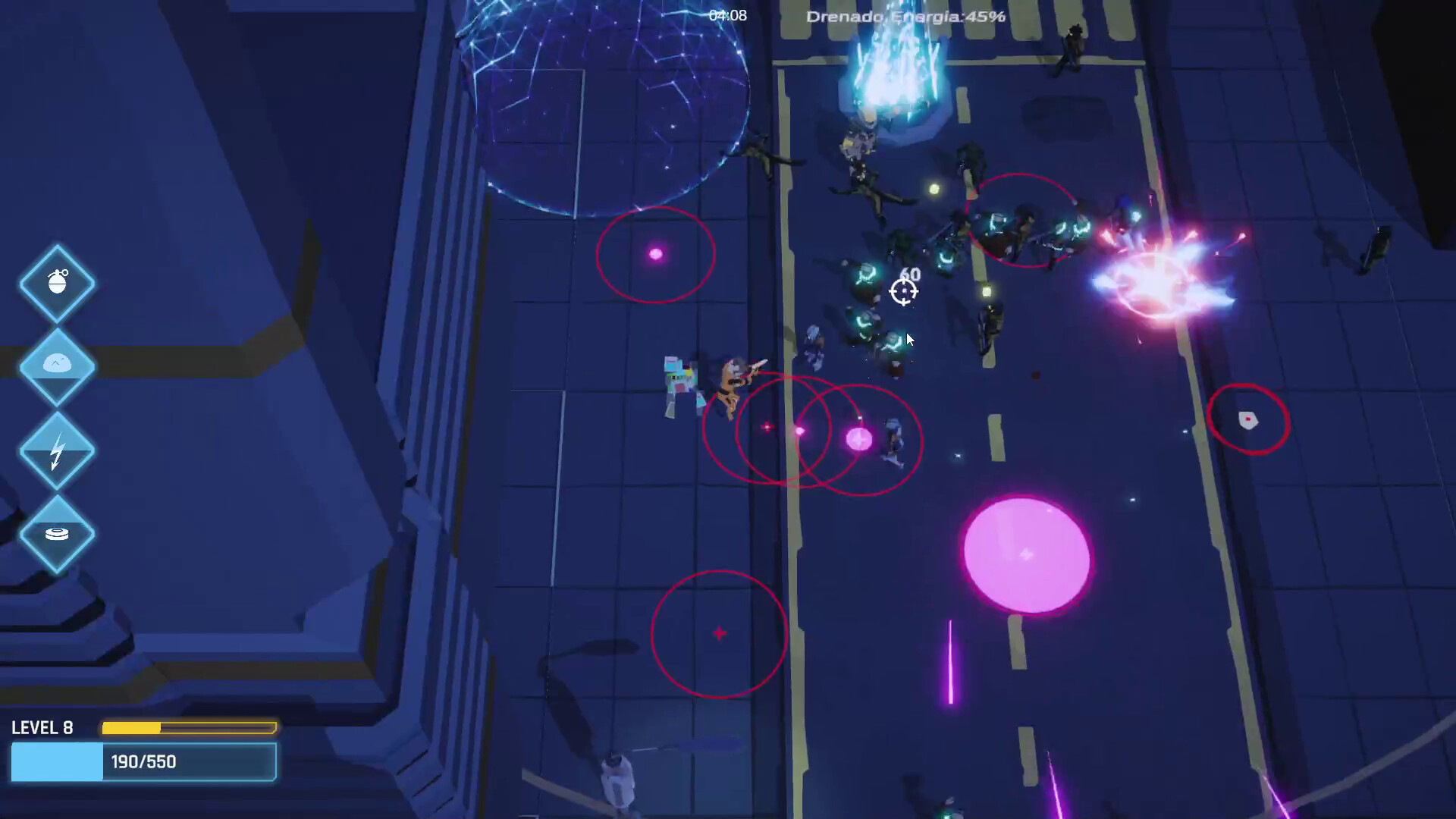This screenshot has height=819, width=1456.
Task: Click the small pink orb in the upper-left red circle
Action: pos(654,255)
